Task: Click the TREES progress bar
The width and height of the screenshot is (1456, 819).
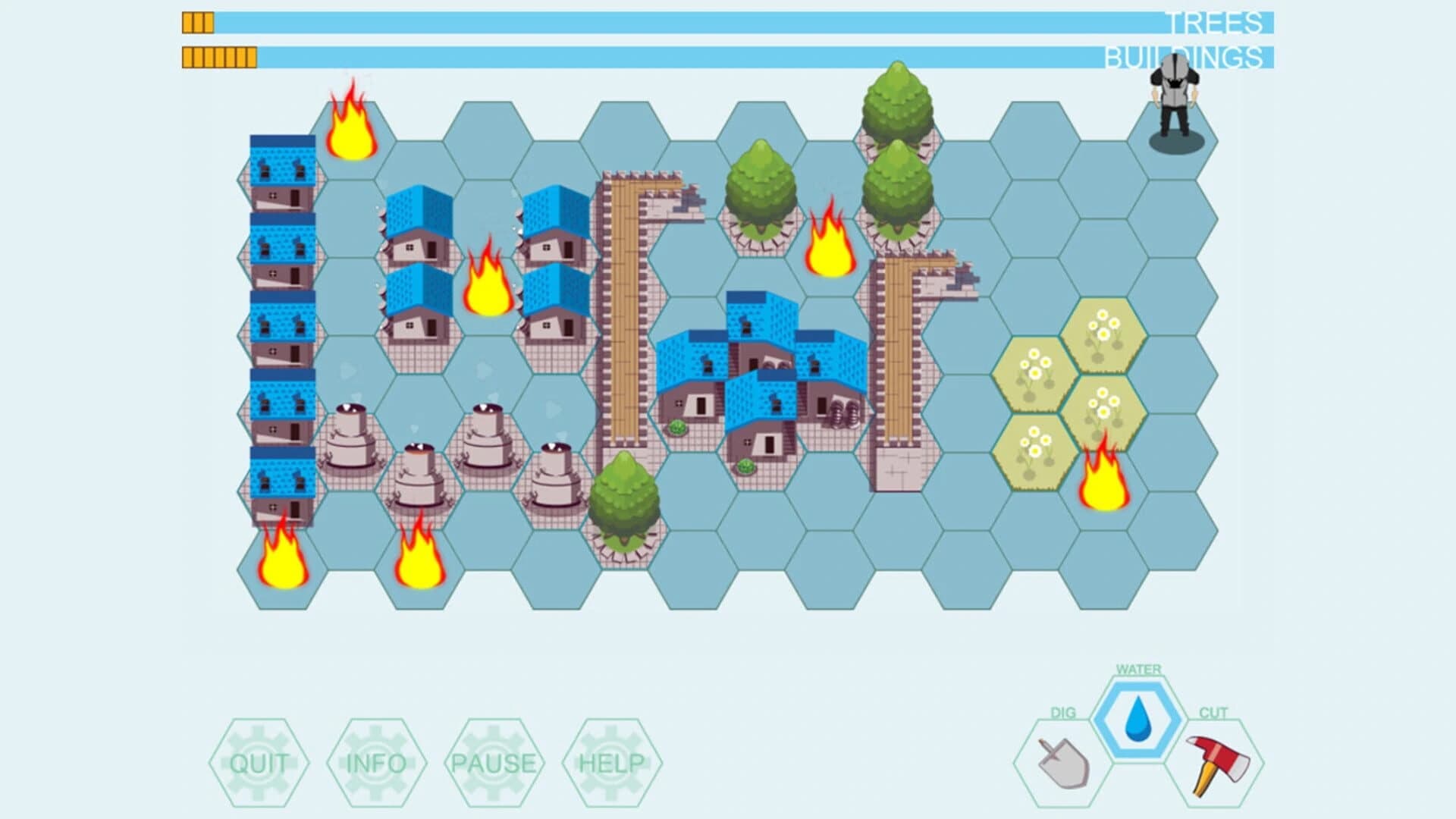Action: [x=682, y=21]
